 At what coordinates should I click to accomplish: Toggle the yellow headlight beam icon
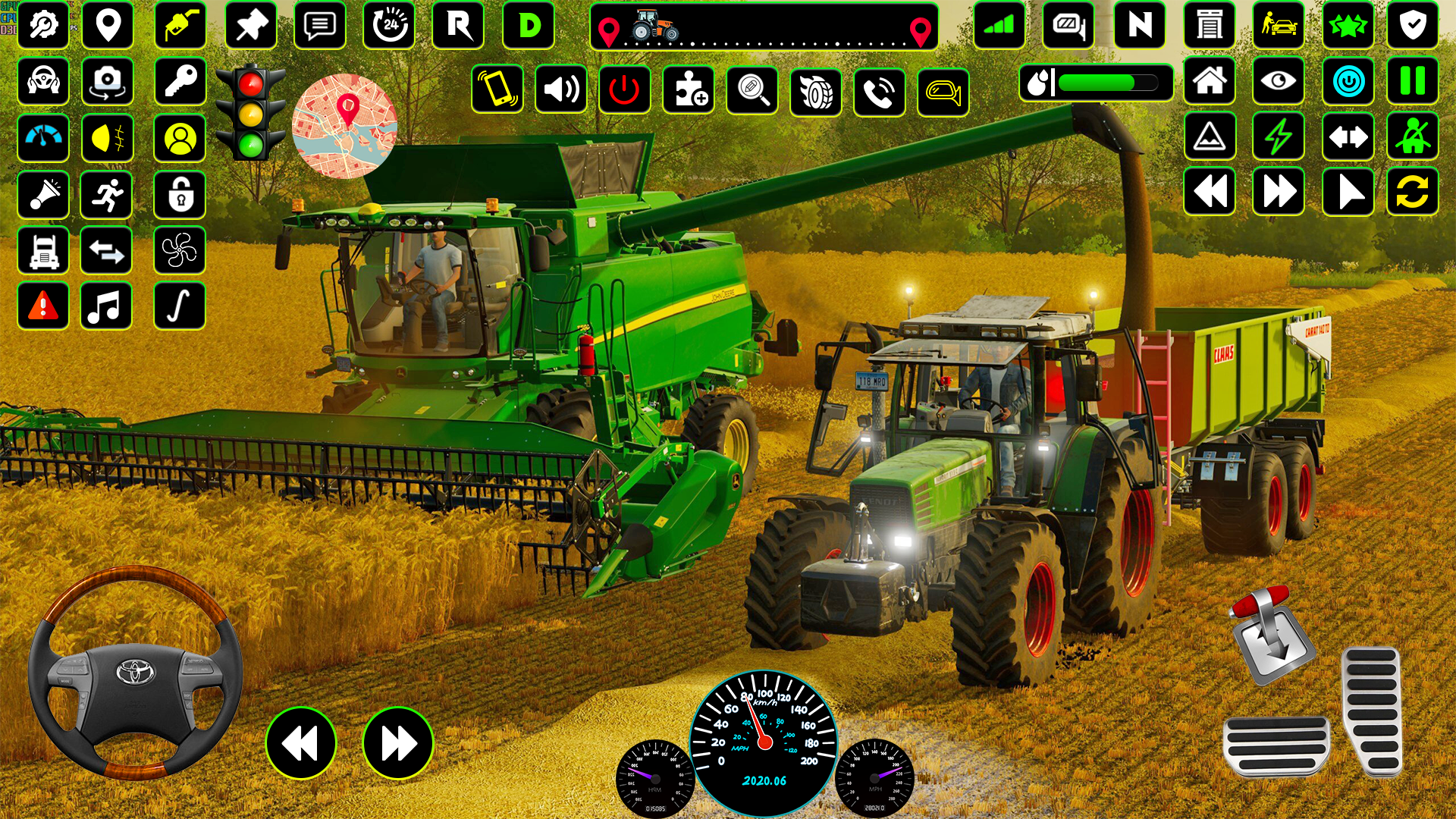(x=108, y=137)
